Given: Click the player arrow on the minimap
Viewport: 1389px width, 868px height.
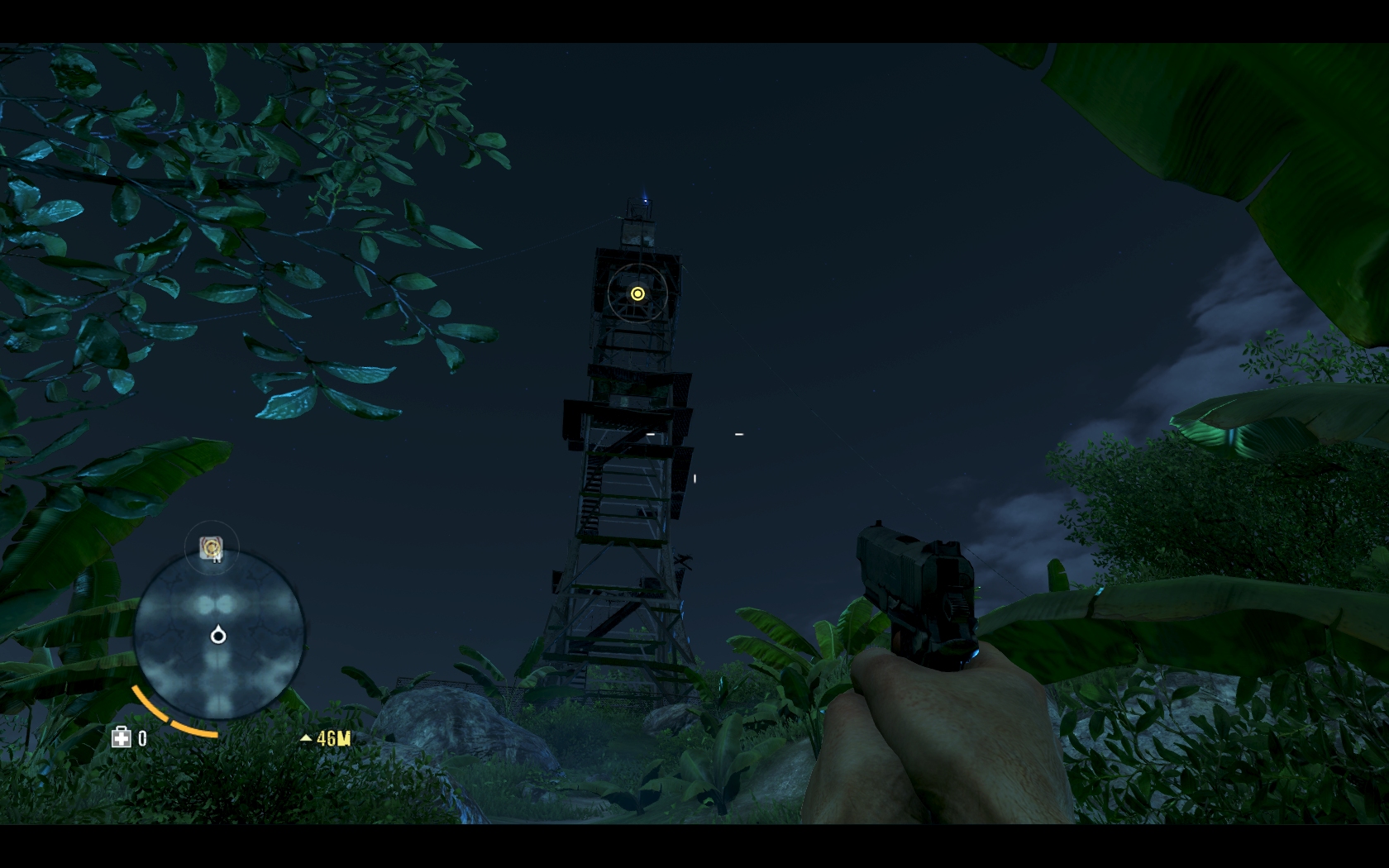Looking at the screenshot, I should pos(218,635).
